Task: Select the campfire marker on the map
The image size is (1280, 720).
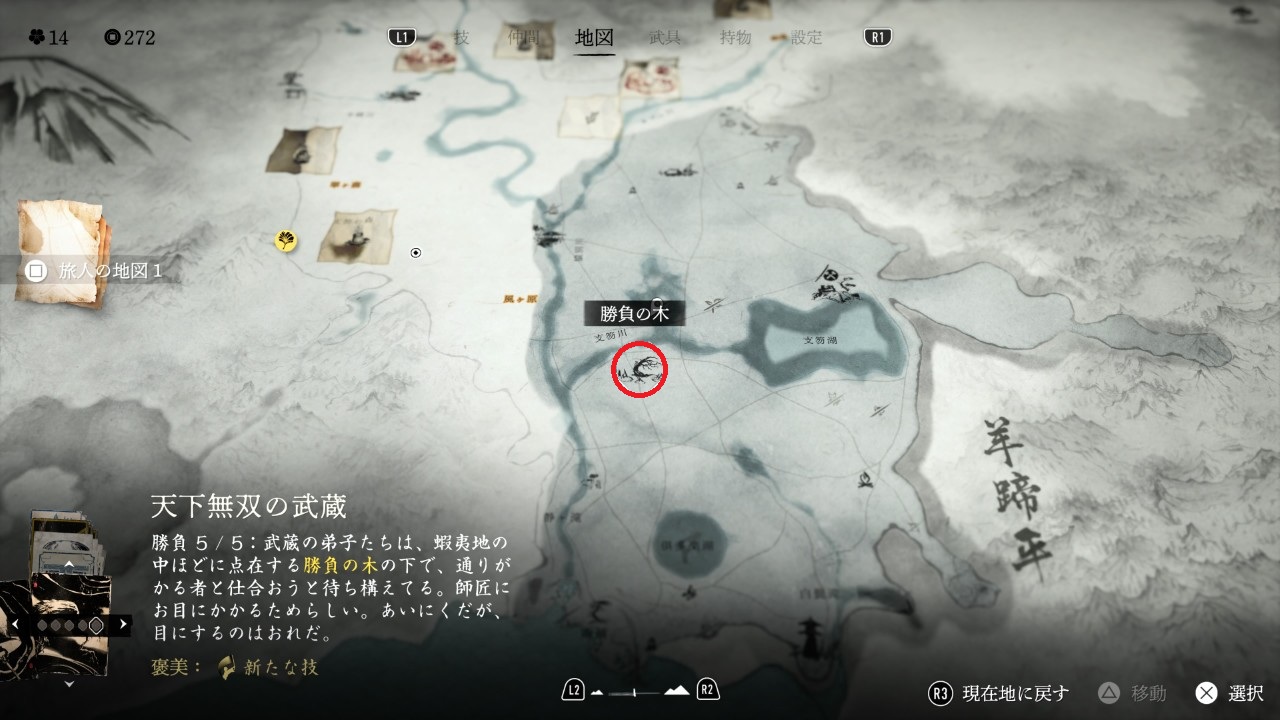Action: coord(862,483)
